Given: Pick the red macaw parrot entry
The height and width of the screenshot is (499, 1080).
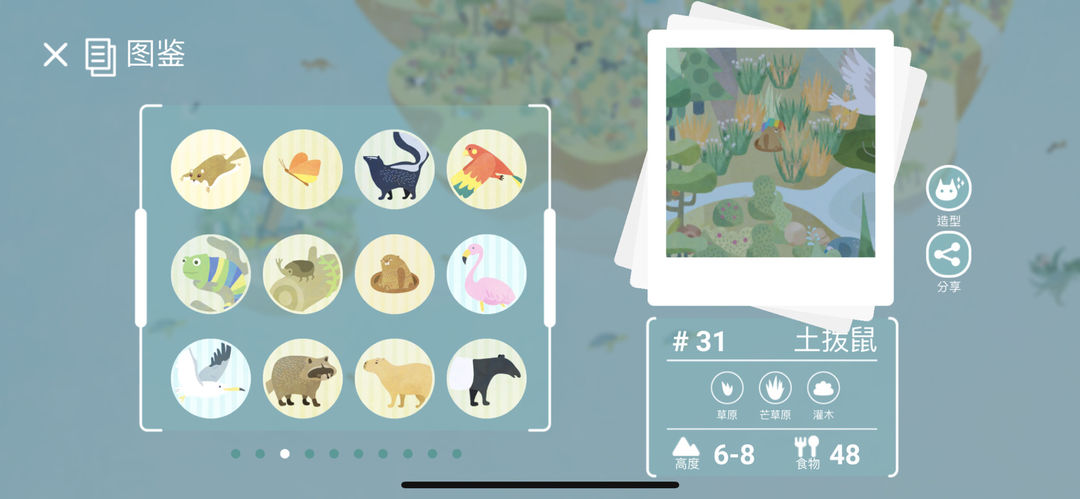Looking at the screenshot, I should [486, 169].
